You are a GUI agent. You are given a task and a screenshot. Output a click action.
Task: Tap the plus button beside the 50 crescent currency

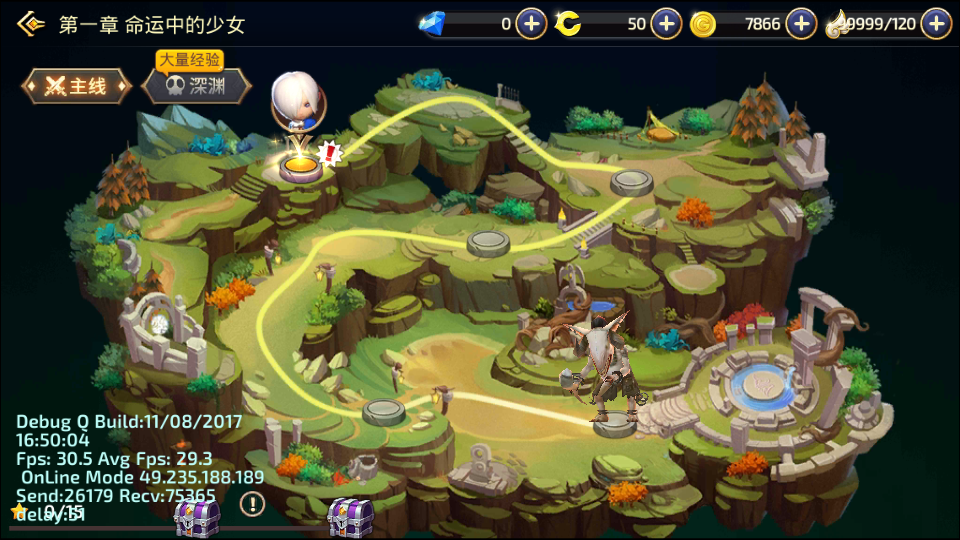pyautogui.click(x=666, y=24)
